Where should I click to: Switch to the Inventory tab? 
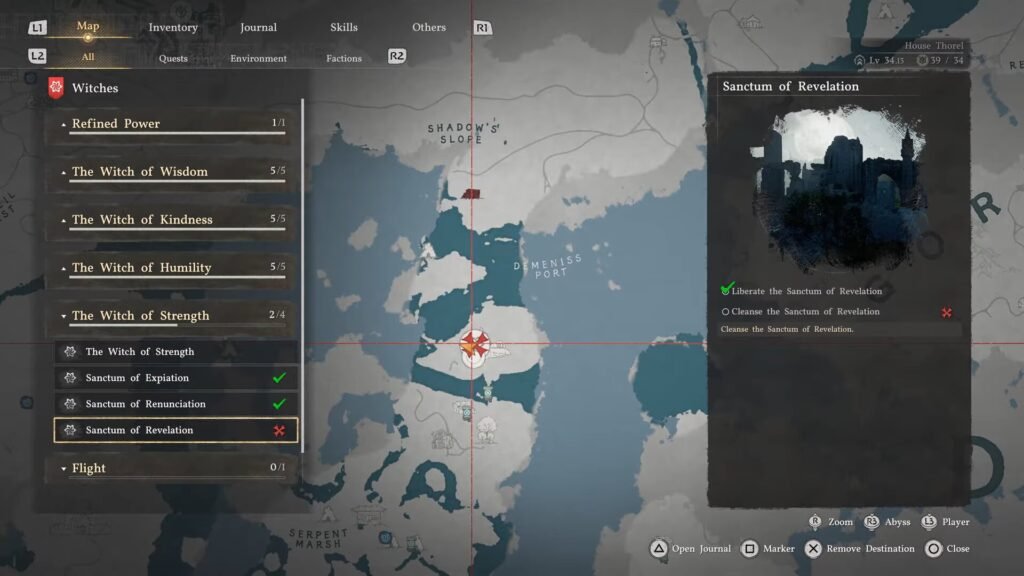(x=173, y=27)
